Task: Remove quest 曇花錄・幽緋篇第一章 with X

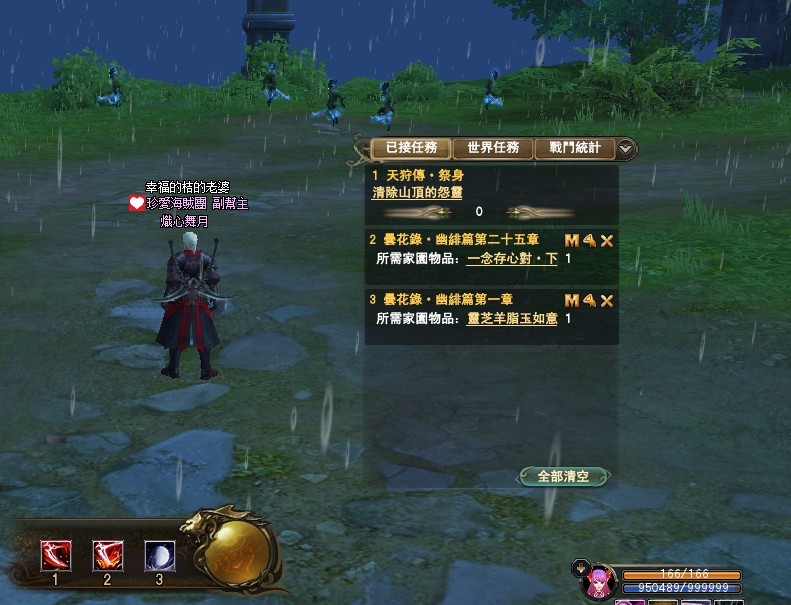Action: (606, 300)
